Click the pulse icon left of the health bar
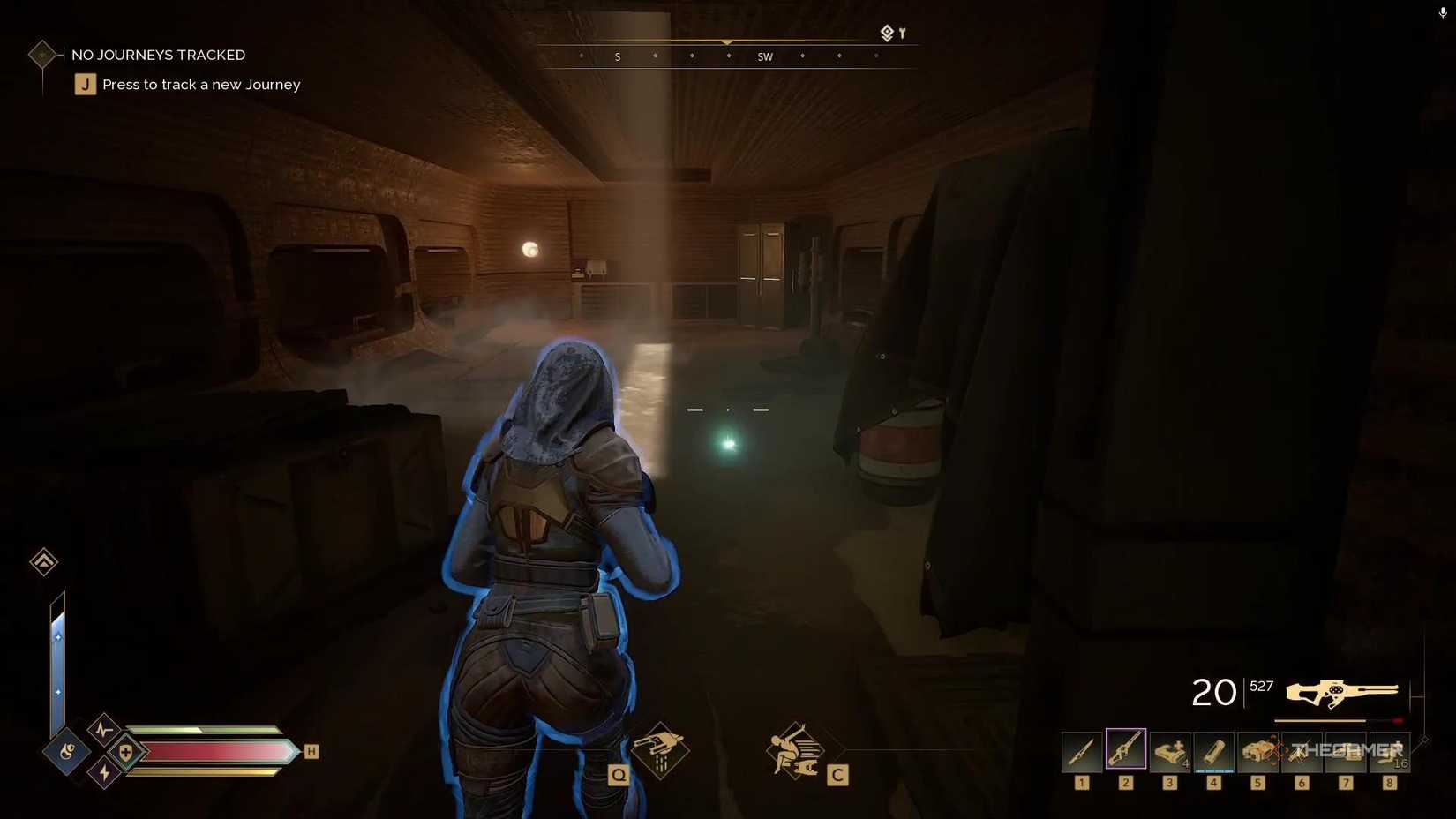The height and width of the screenshot is (819, 1456). point(104,731)
